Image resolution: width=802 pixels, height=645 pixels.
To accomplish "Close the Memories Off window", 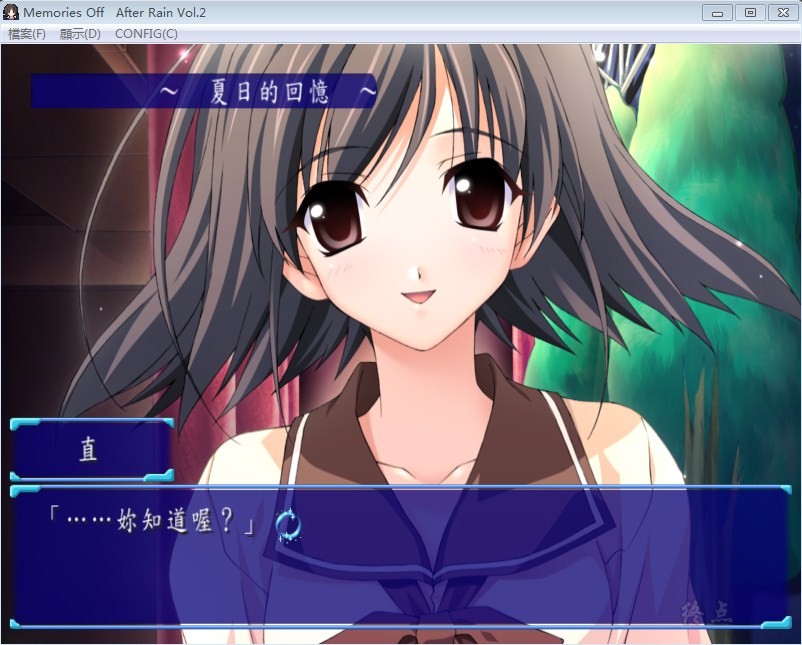I will [x=781, y=13].
